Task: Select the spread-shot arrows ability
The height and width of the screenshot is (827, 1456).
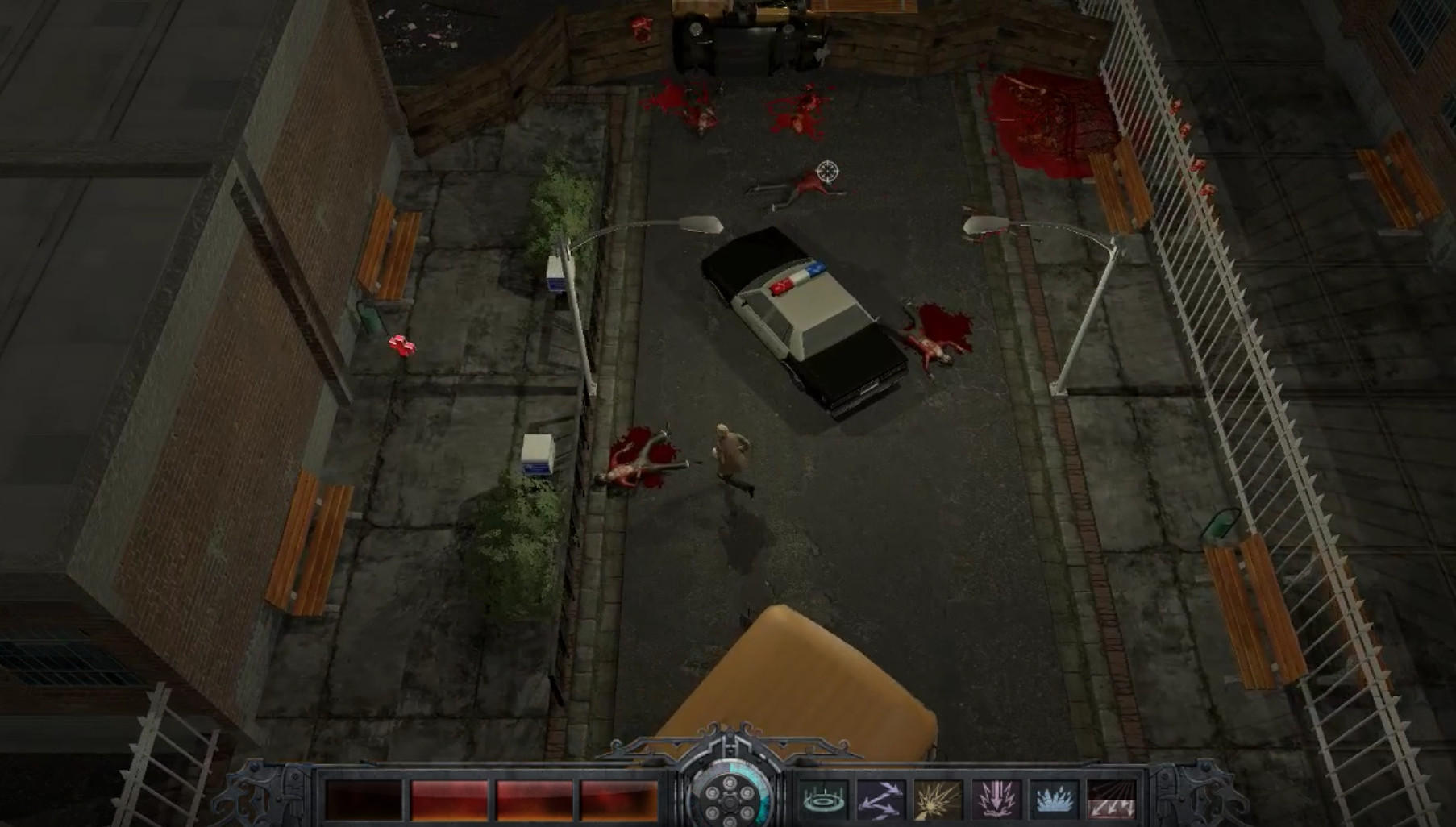Action: click(1113, 799)
